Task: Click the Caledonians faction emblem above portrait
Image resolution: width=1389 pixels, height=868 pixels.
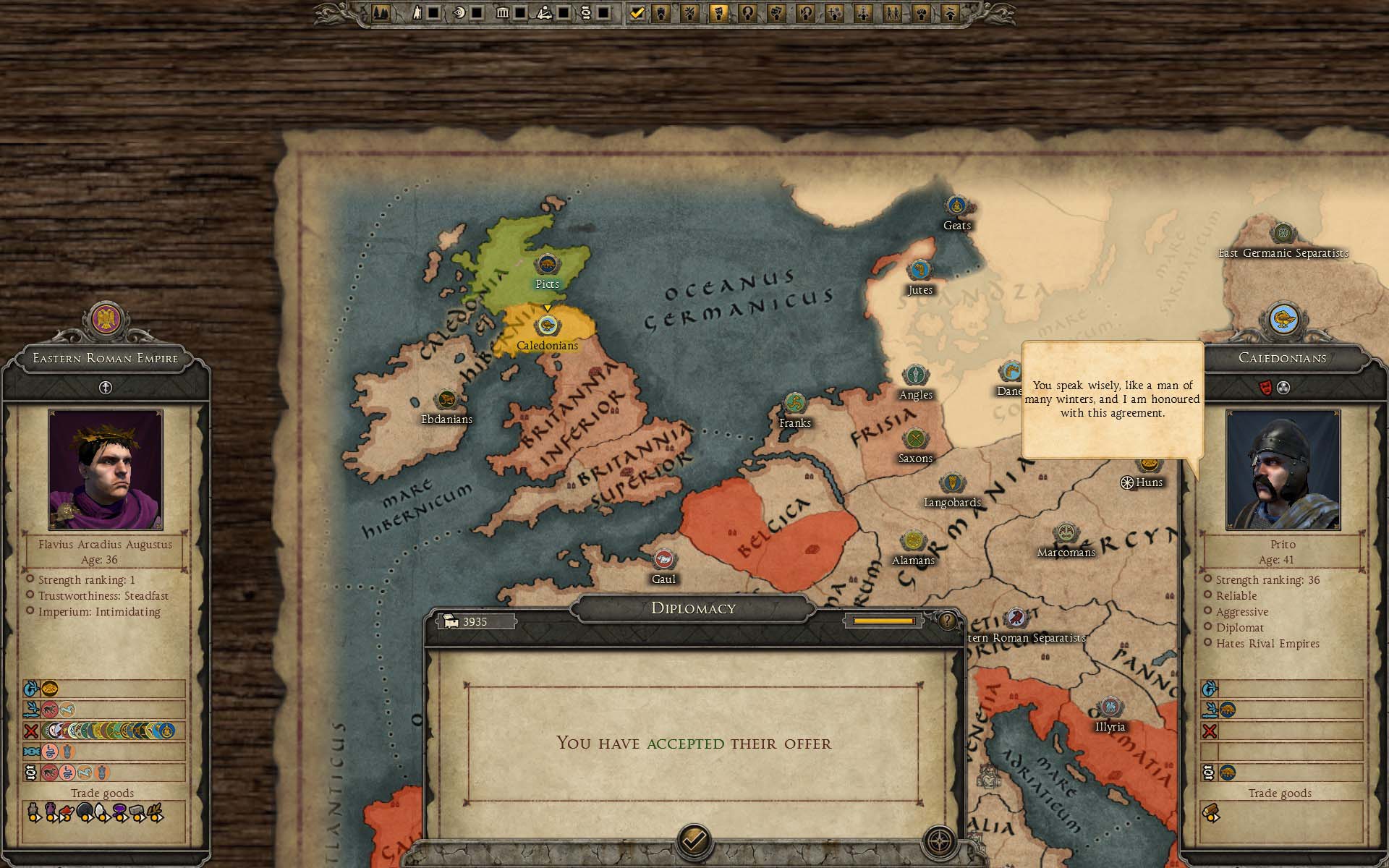Action: click(1283, 320)
